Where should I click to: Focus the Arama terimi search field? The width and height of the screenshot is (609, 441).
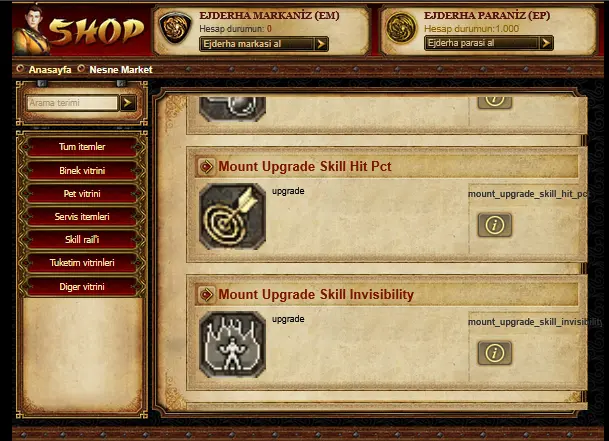73,103
